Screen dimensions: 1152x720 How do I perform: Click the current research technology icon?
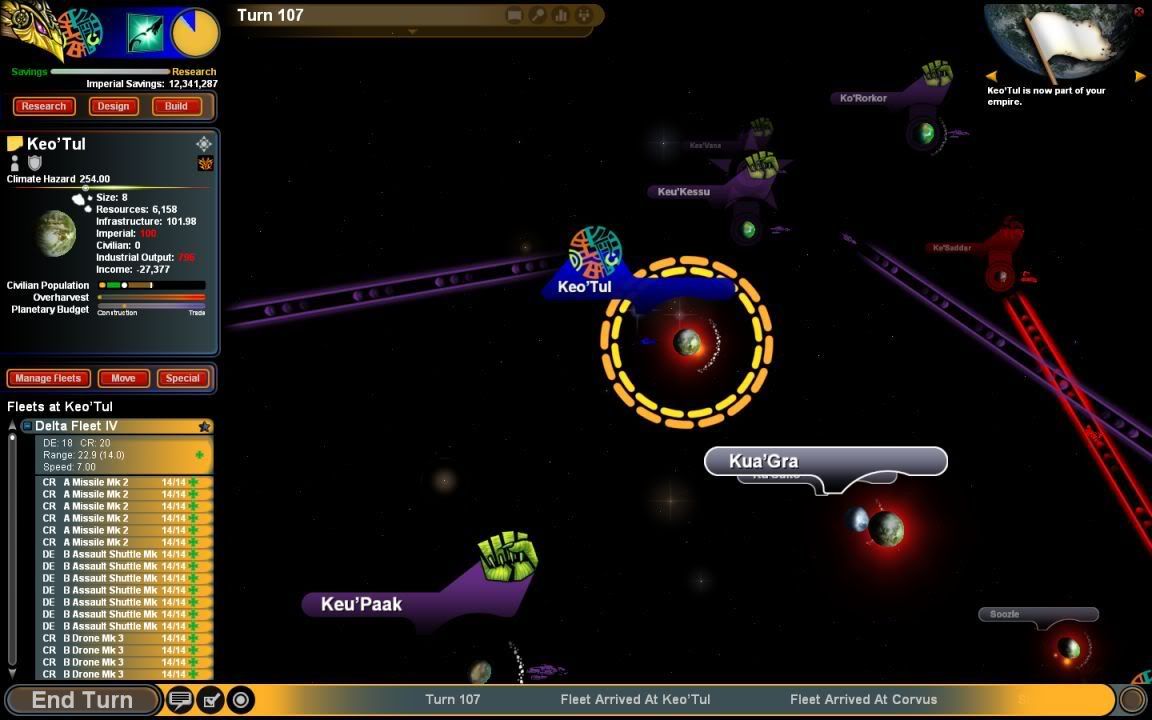[x=144, y=33]
